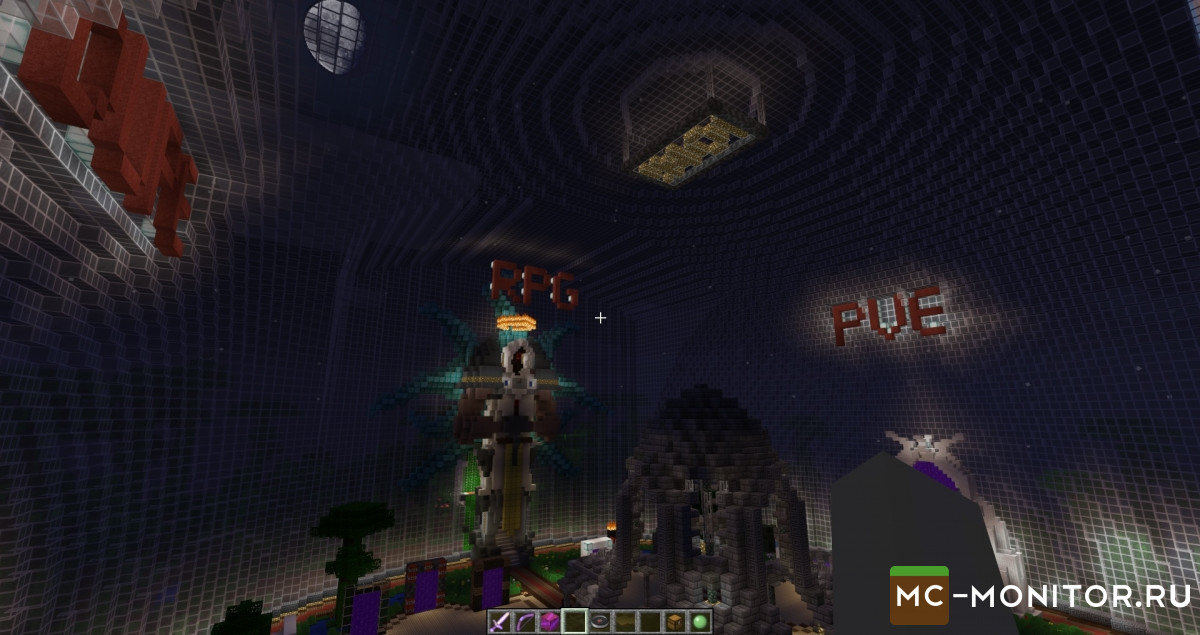This screenshot has width=1200, height=635.
Task: Choose the magenta block hotbar slot
Action: tap(548, 621)
